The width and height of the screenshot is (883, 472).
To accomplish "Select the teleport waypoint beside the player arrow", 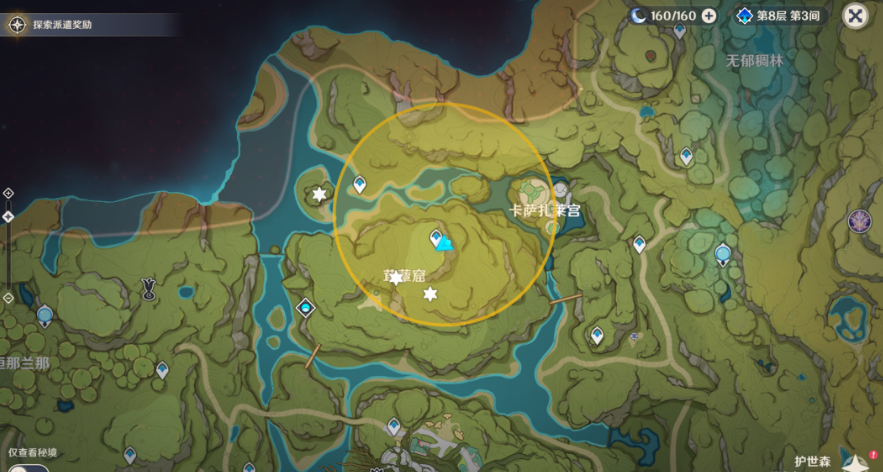I will click(x=436, y=238).
